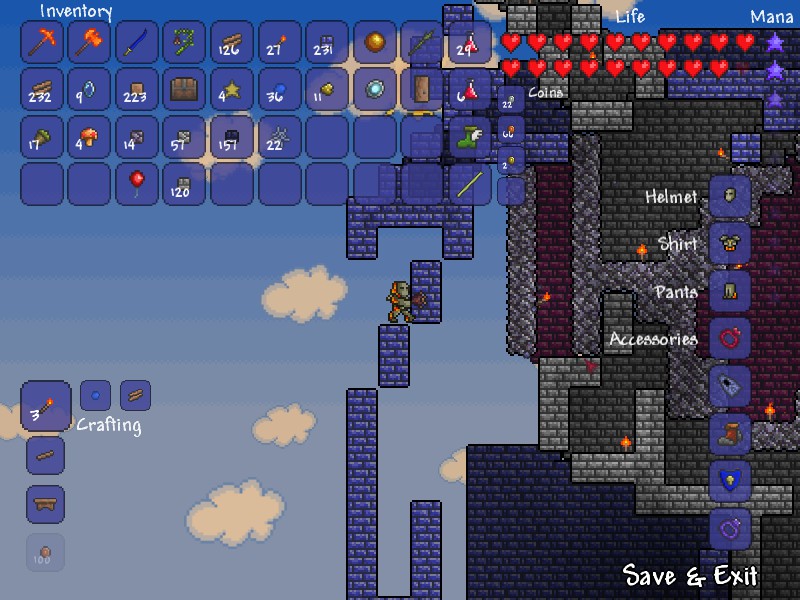Click the Pants armor slot
The image size is (800, 600).
pos(730,291)
